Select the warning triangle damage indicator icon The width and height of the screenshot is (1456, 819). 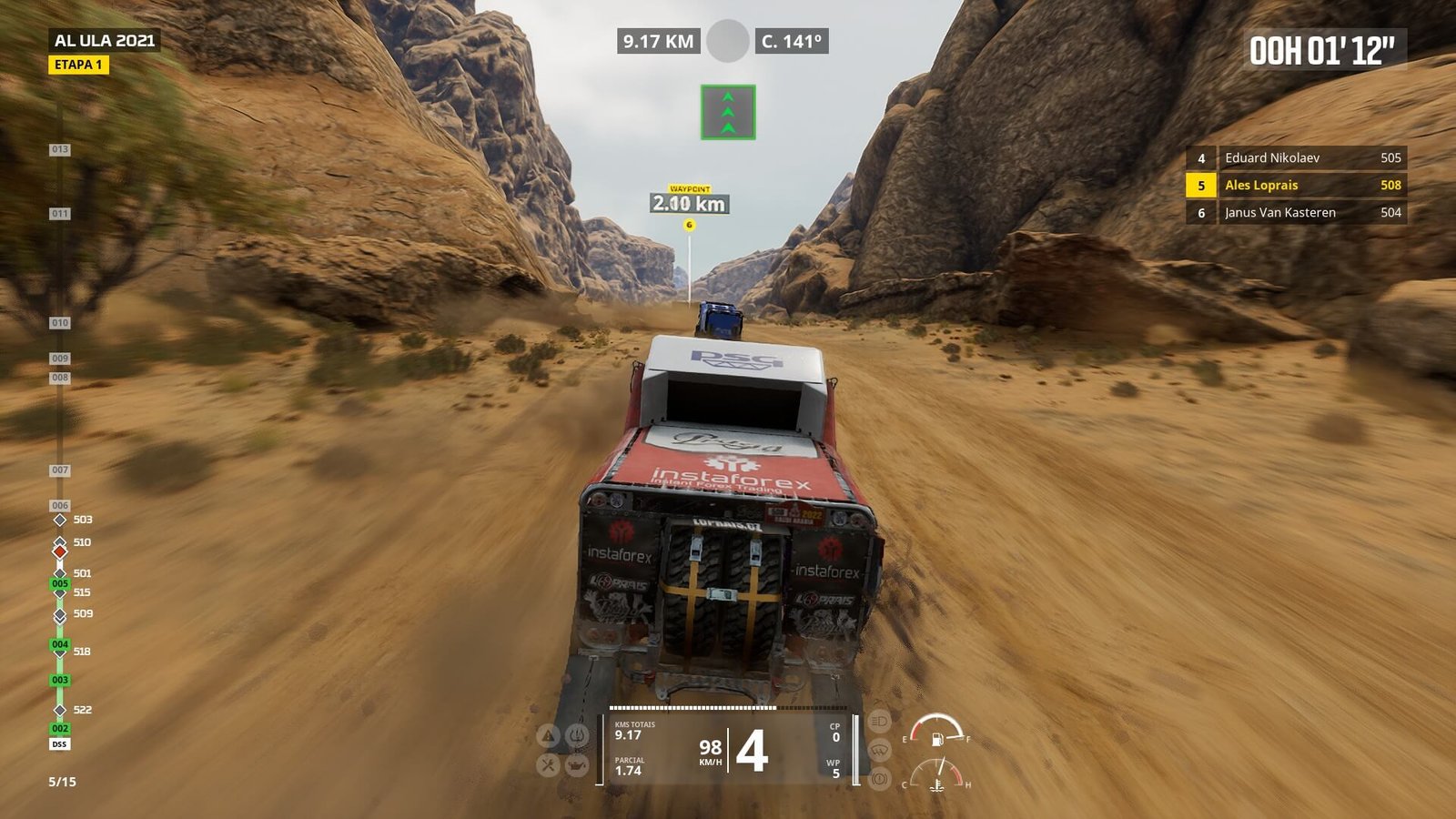[547, 734]
